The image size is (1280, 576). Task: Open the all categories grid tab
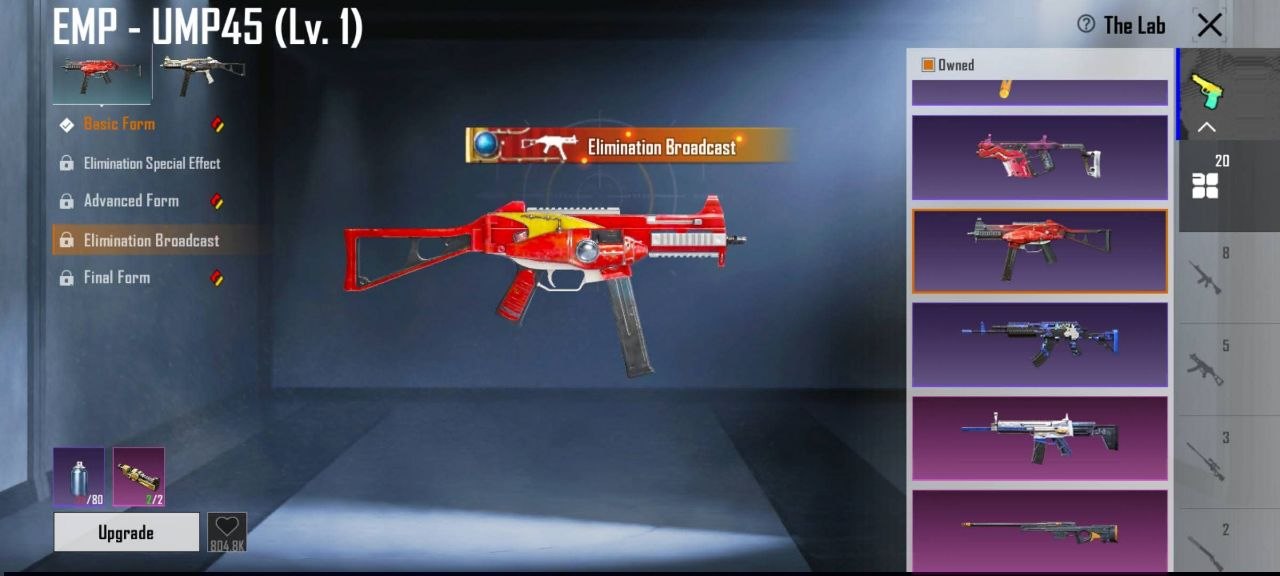(1205, 185)
